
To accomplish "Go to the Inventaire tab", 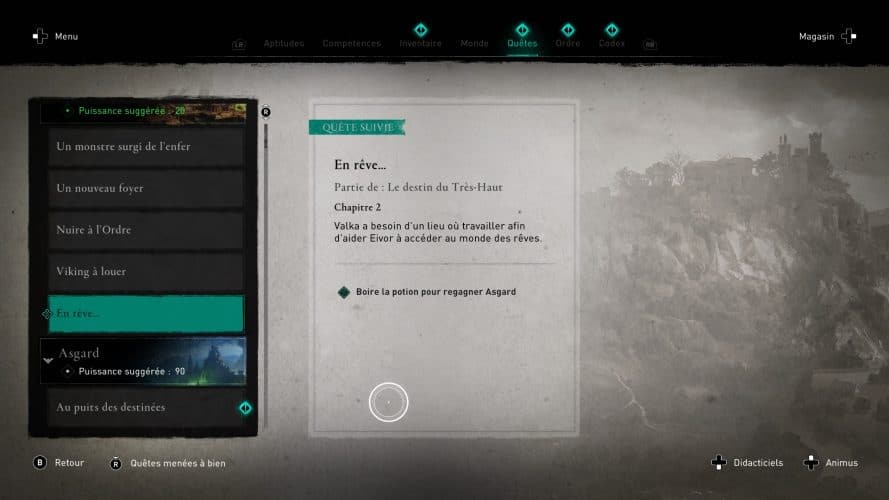I will pos(420,44).
